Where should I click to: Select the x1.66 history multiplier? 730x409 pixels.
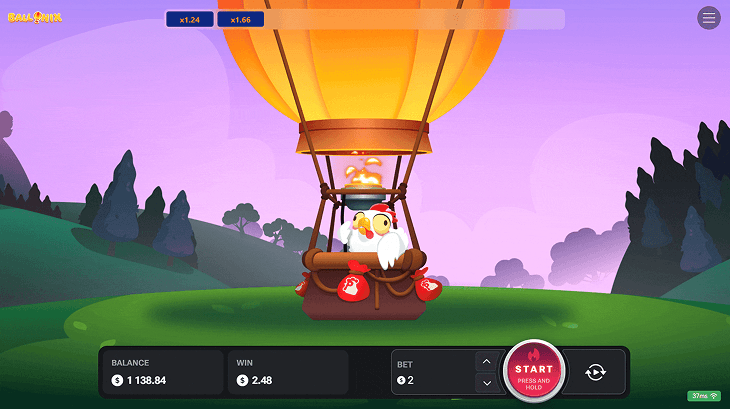point(240,19)
